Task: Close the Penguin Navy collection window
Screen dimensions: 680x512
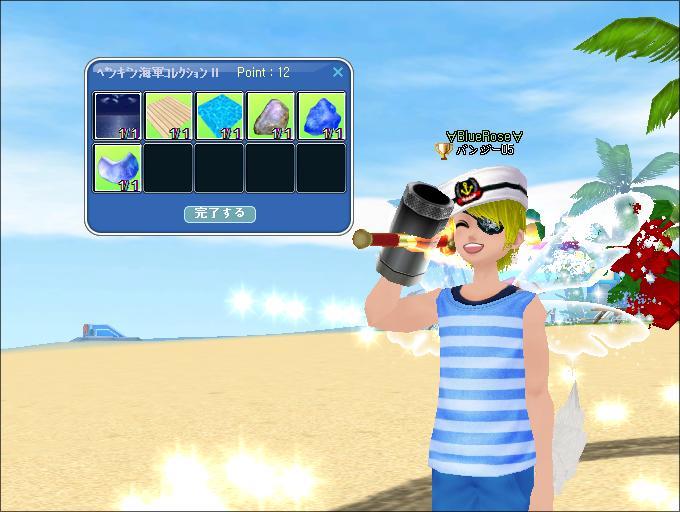Action: (337, 72)
